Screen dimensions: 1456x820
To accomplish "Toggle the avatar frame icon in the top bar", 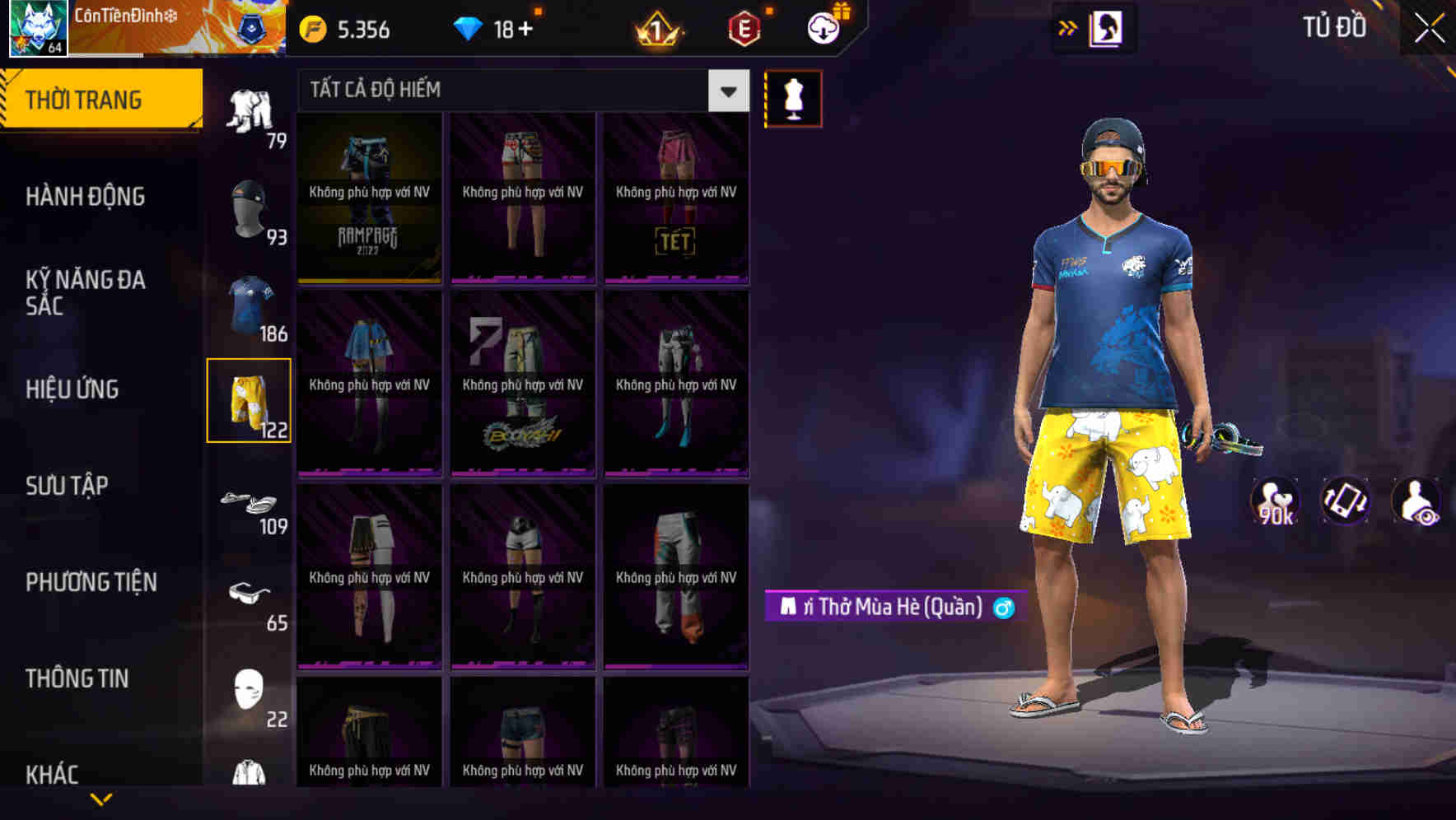I will (x=1108, y=27).
